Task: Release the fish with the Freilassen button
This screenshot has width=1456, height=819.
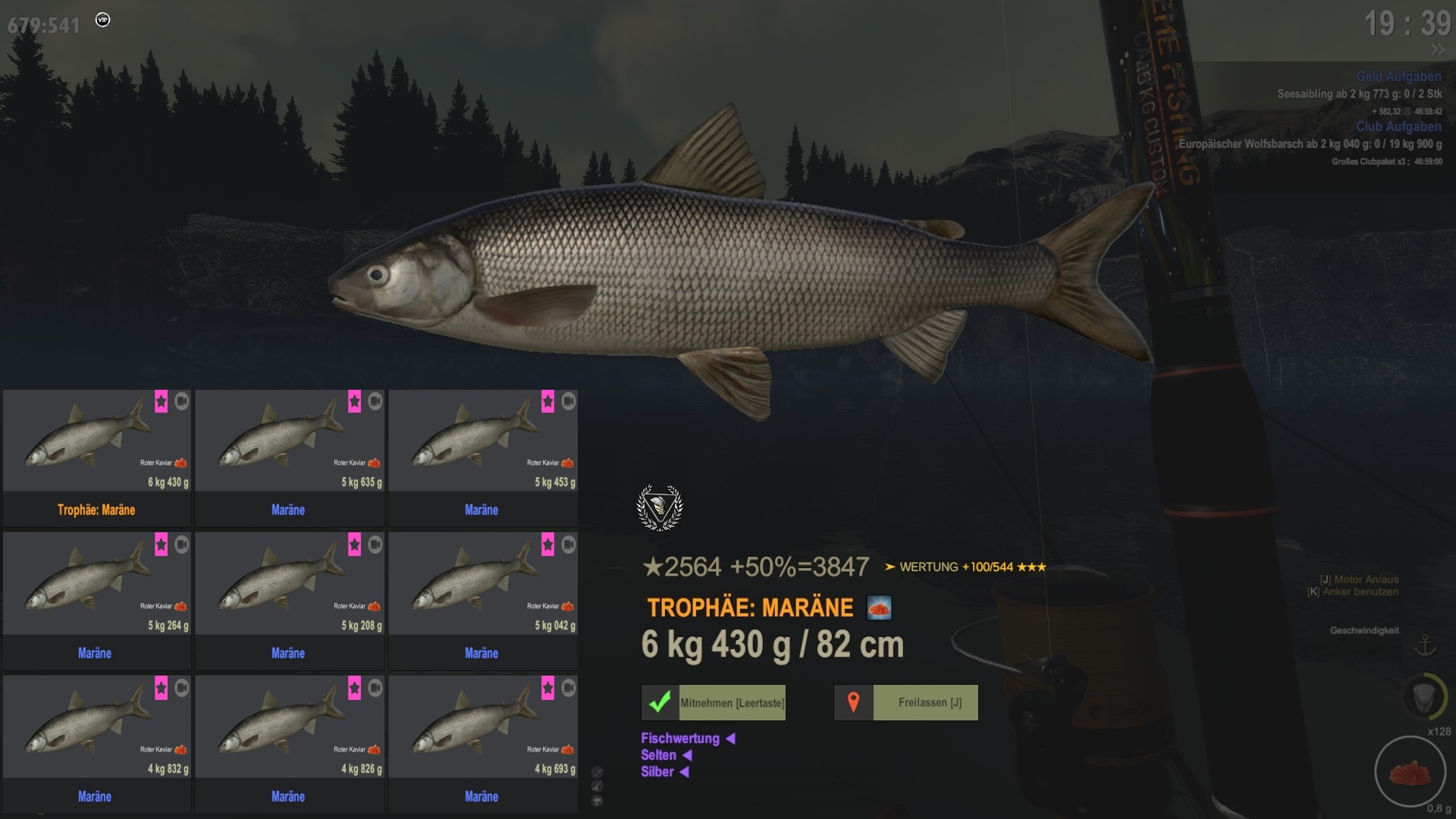Action: [906, 703]
